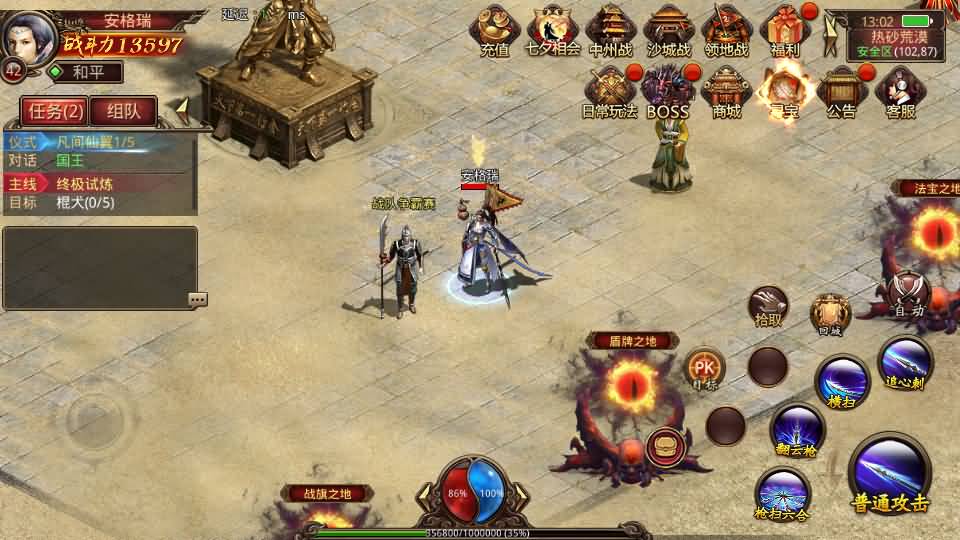
Task: Open the 沙城战 siege battle menu
Action: tap(668, 30)
